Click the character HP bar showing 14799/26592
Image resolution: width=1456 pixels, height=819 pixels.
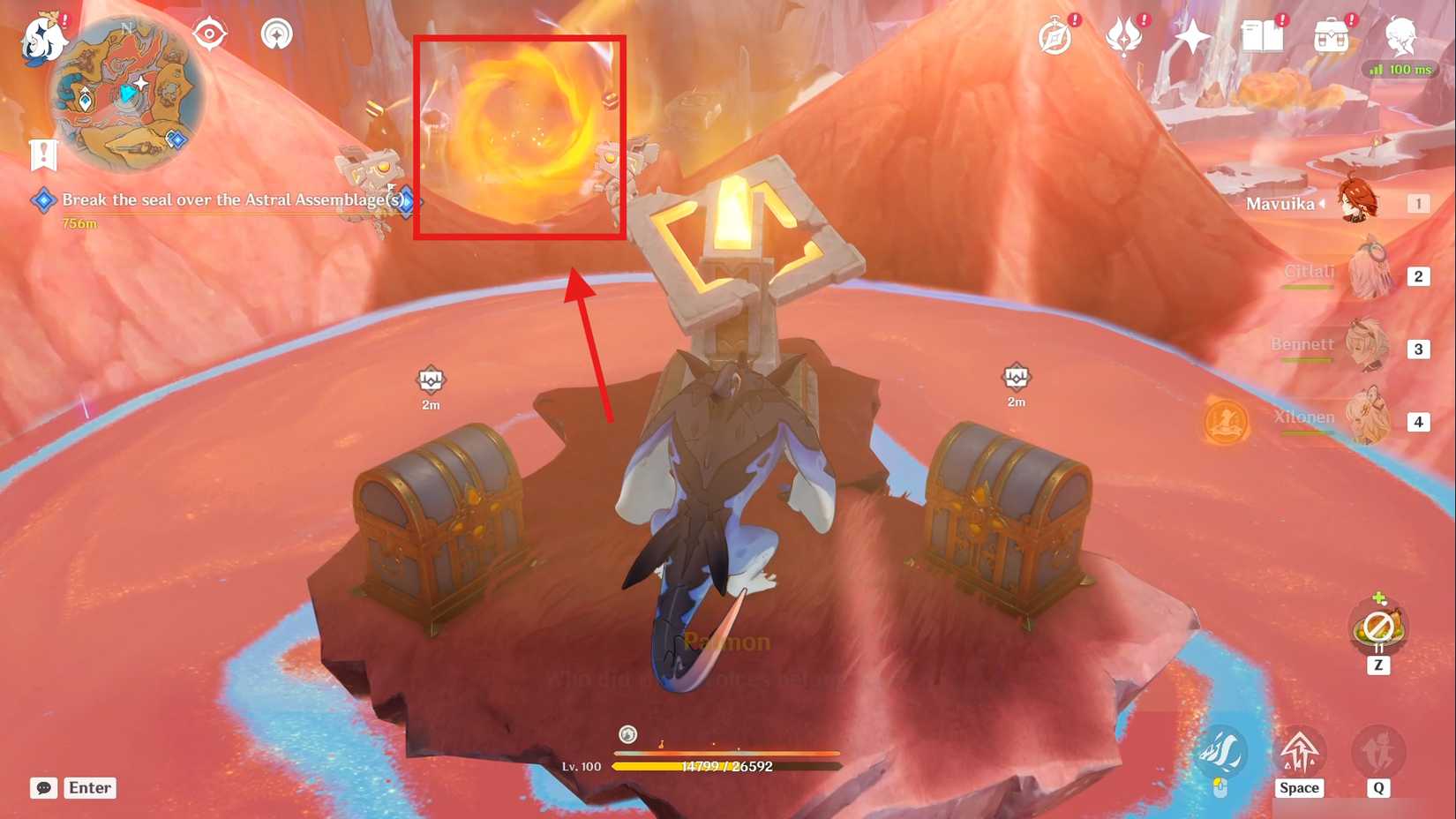click(726, 767)
